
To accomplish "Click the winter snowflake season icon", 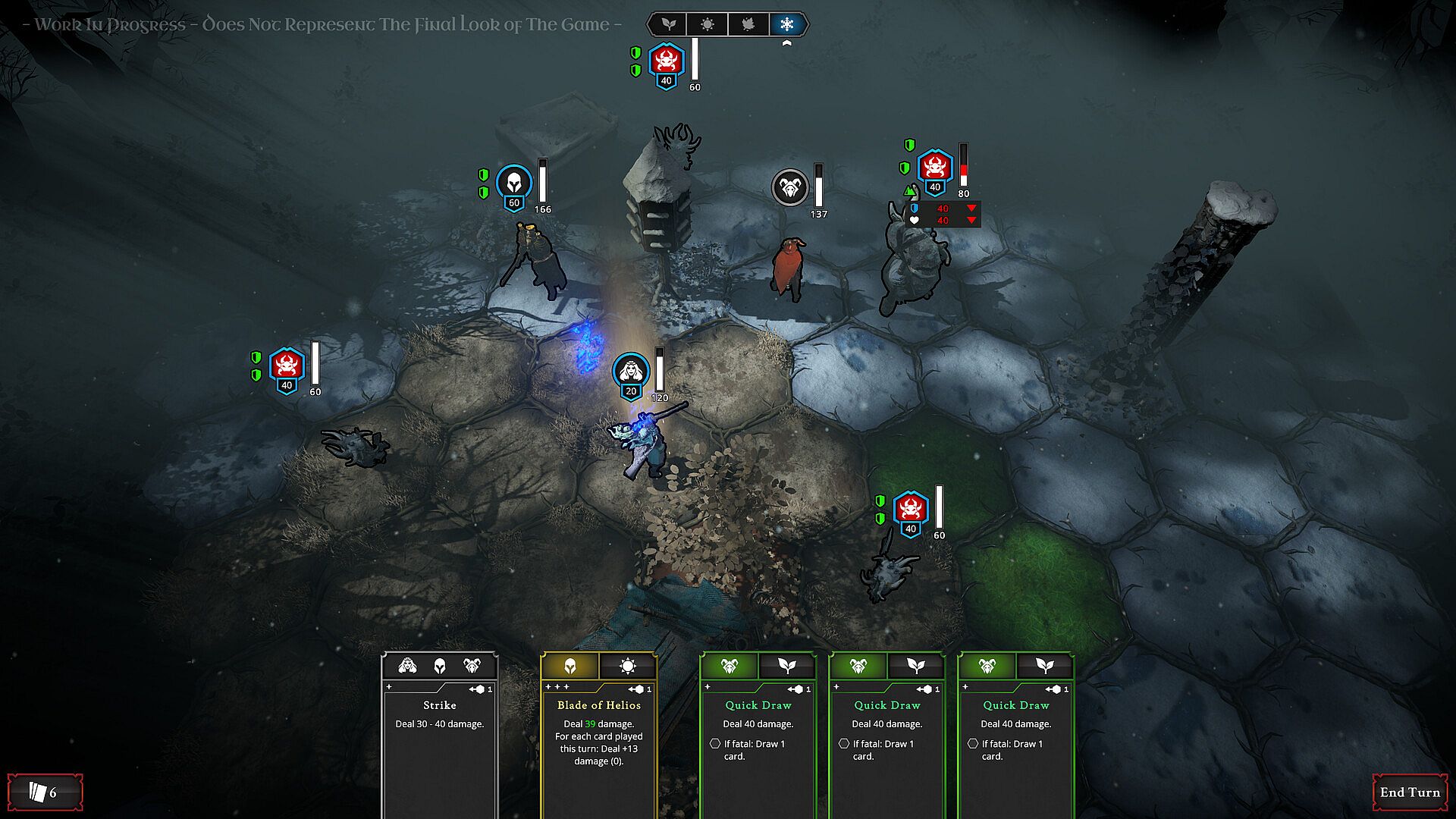I will click(x=787, y=24).
